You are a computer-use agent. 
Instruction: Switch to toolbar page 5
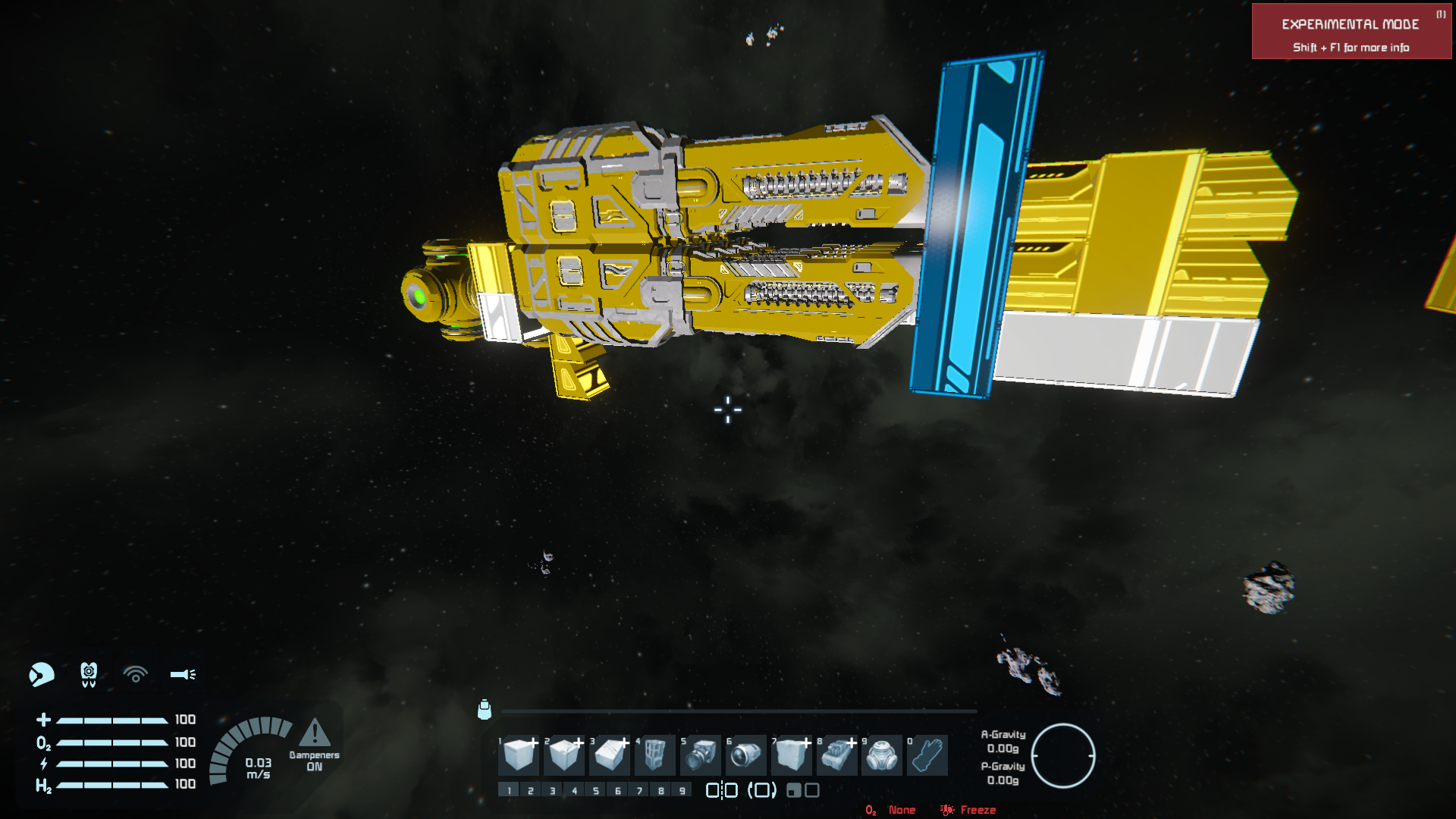[x=596, y=790]
